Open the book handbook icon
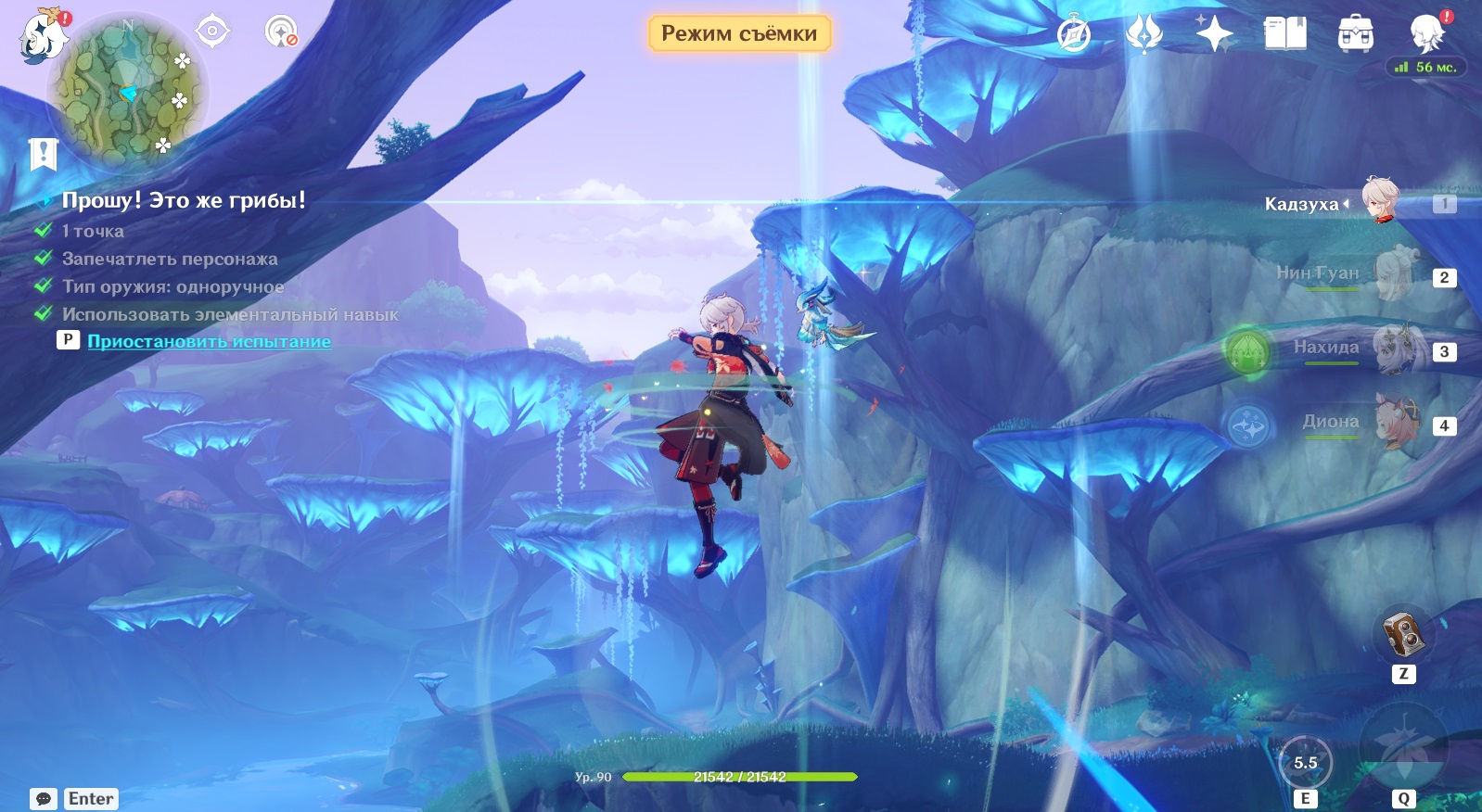Image resolution: width=1482 pixels, height=812 pixels. point(1284,35)
